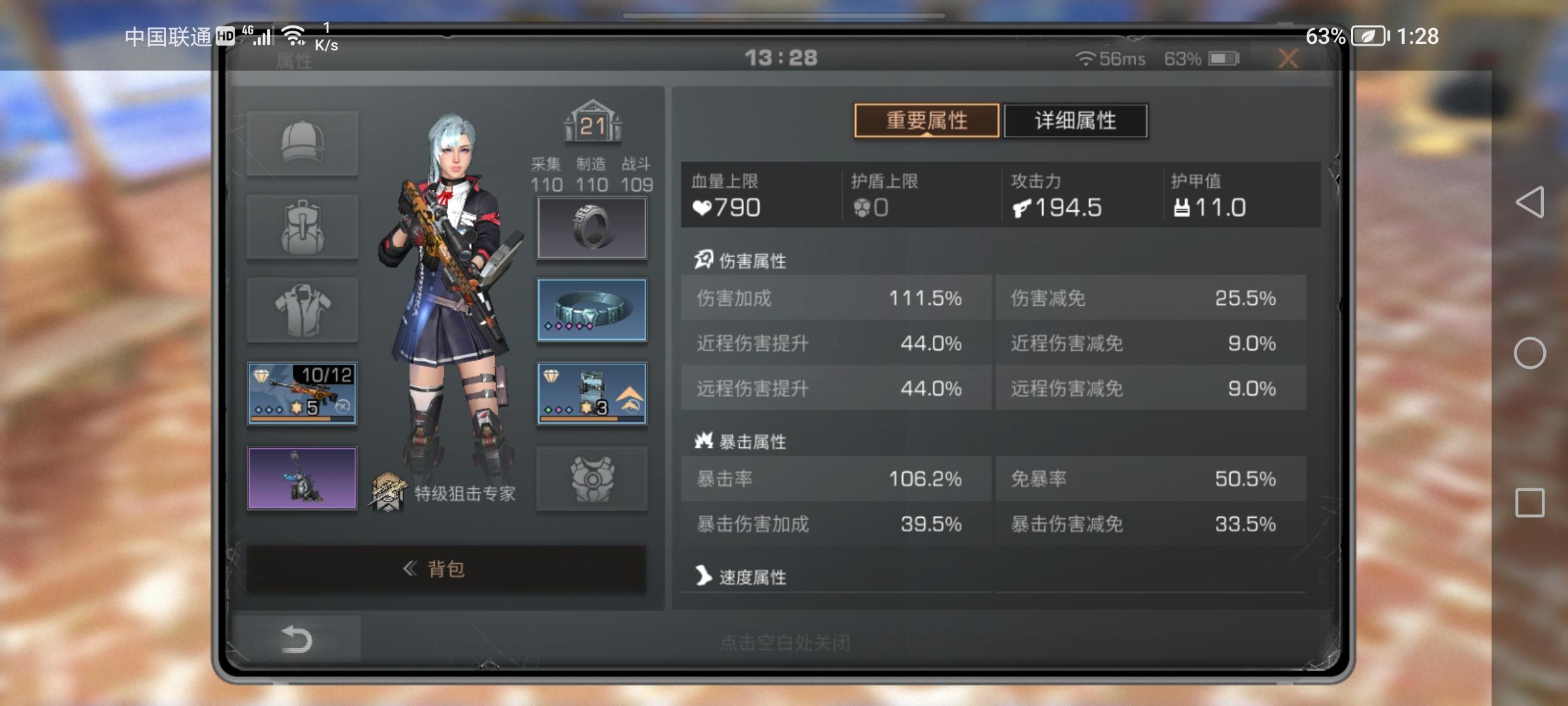Open the backpack equipment slot
Screen dimensions: 1568x706
pyautogui.click(x=302, y=227)
